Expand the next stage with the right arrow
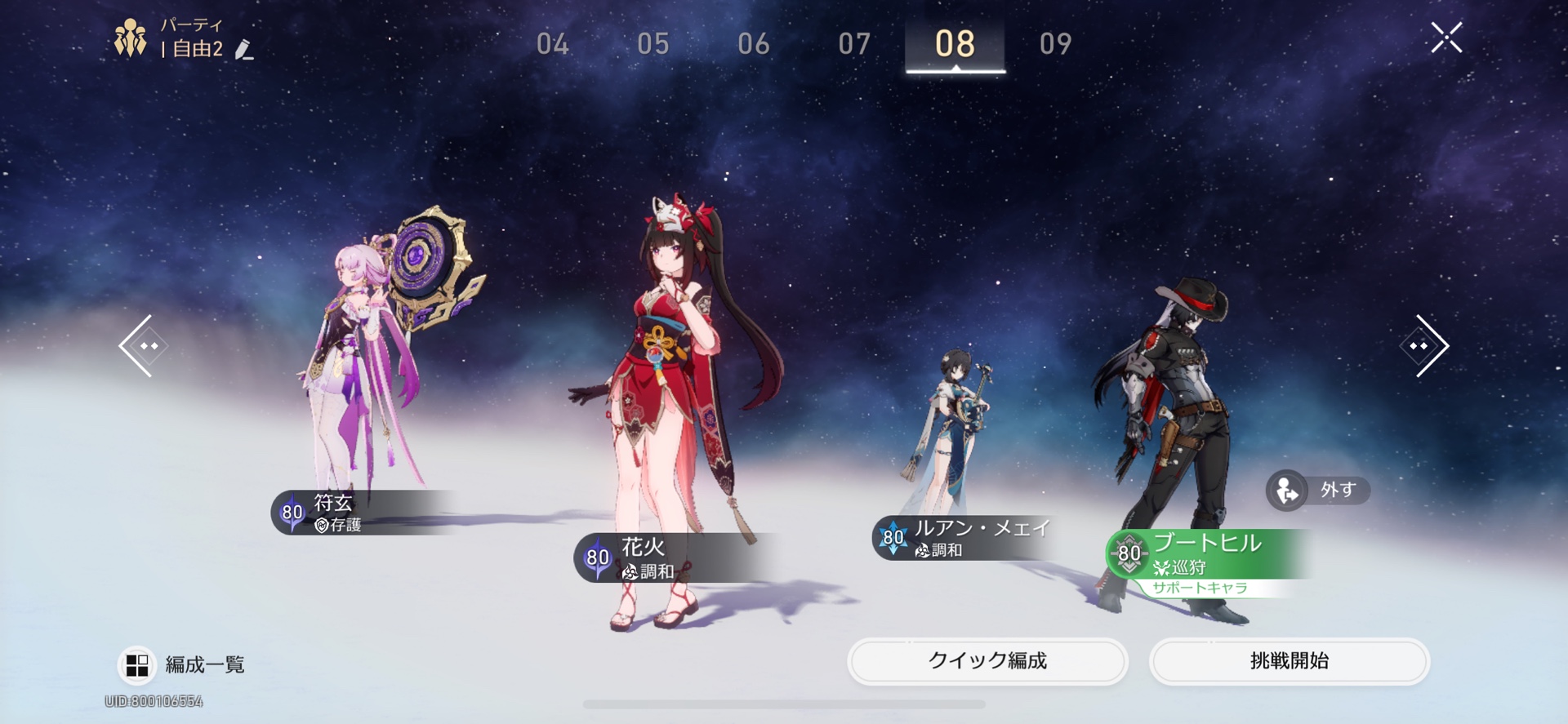The image size is (1568, 724). point(1425,344)
